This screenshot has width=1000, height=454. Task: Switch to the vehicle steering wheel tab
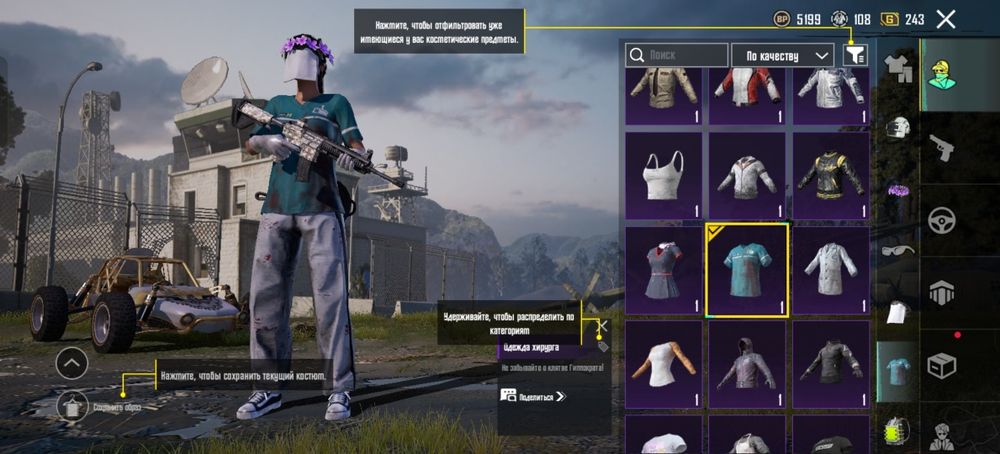(942, 220)
